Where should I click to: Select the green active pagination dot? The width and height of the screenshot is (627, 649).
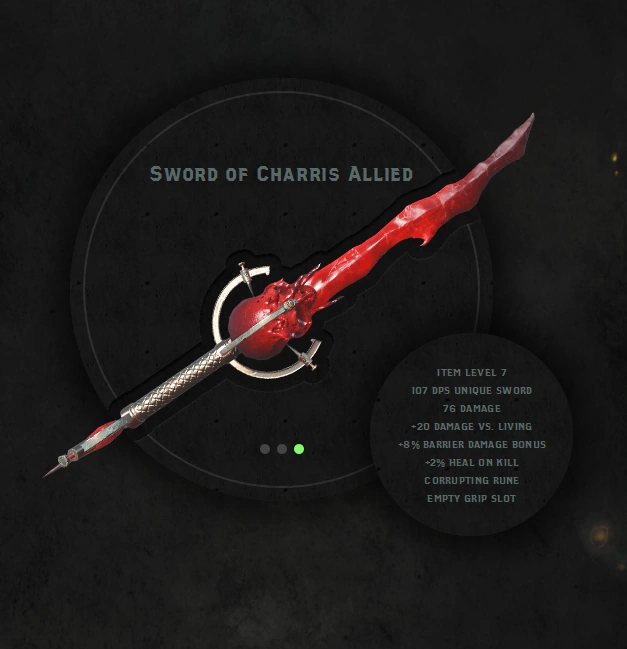[299, 449]
